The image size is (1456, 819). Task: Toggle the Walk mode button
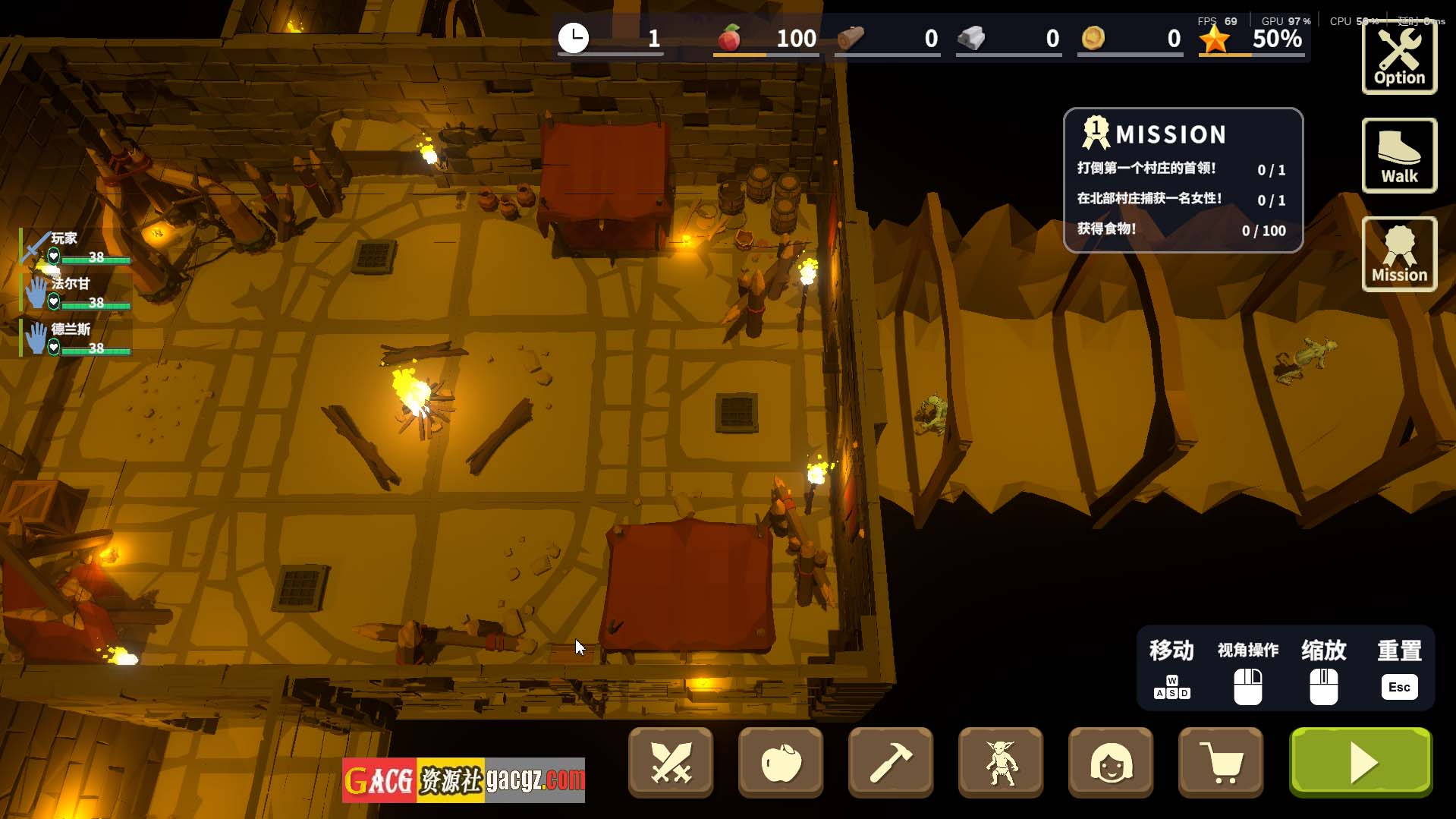1399,156
